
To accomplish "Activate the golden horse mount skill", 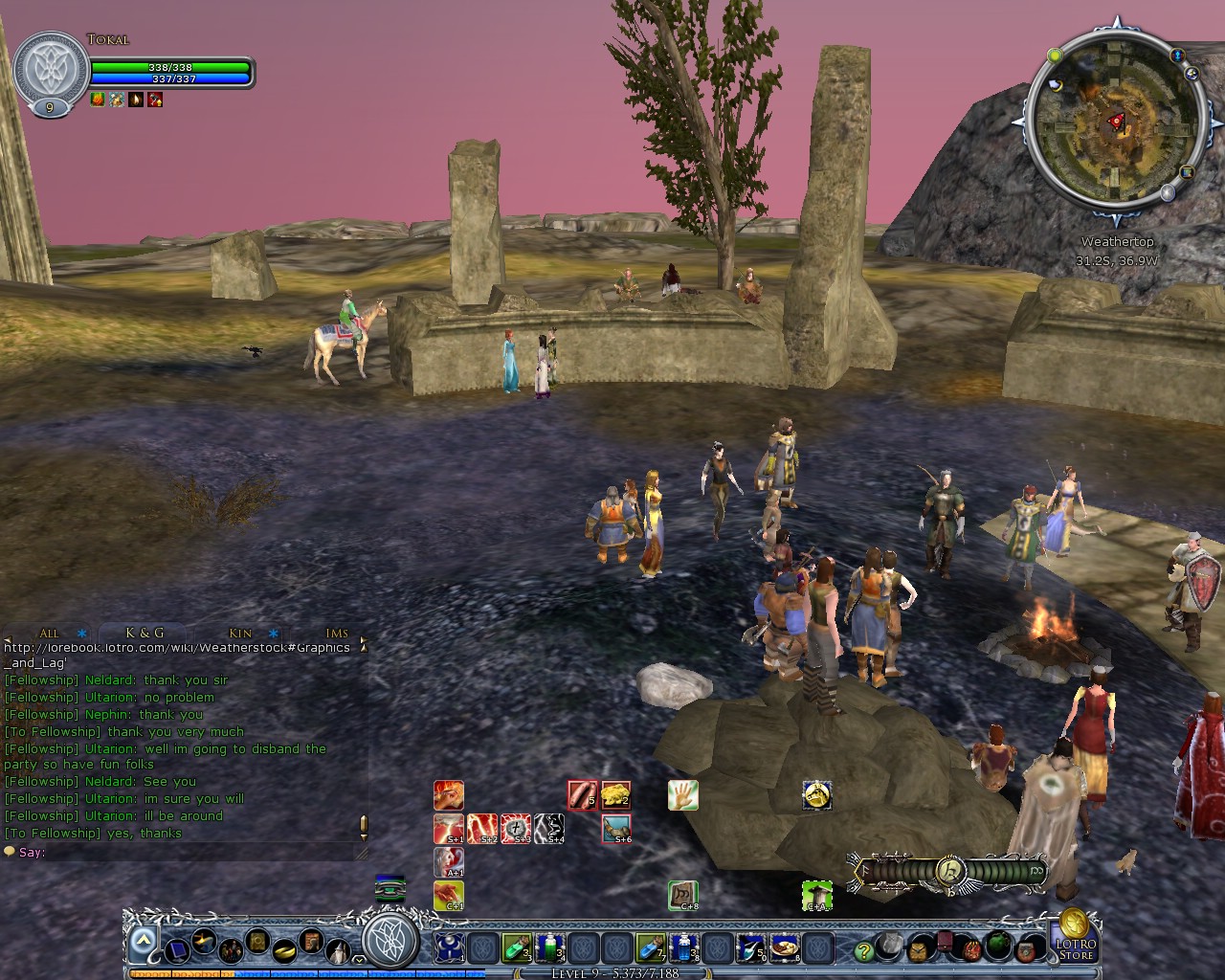I will [x=816, y=794].
